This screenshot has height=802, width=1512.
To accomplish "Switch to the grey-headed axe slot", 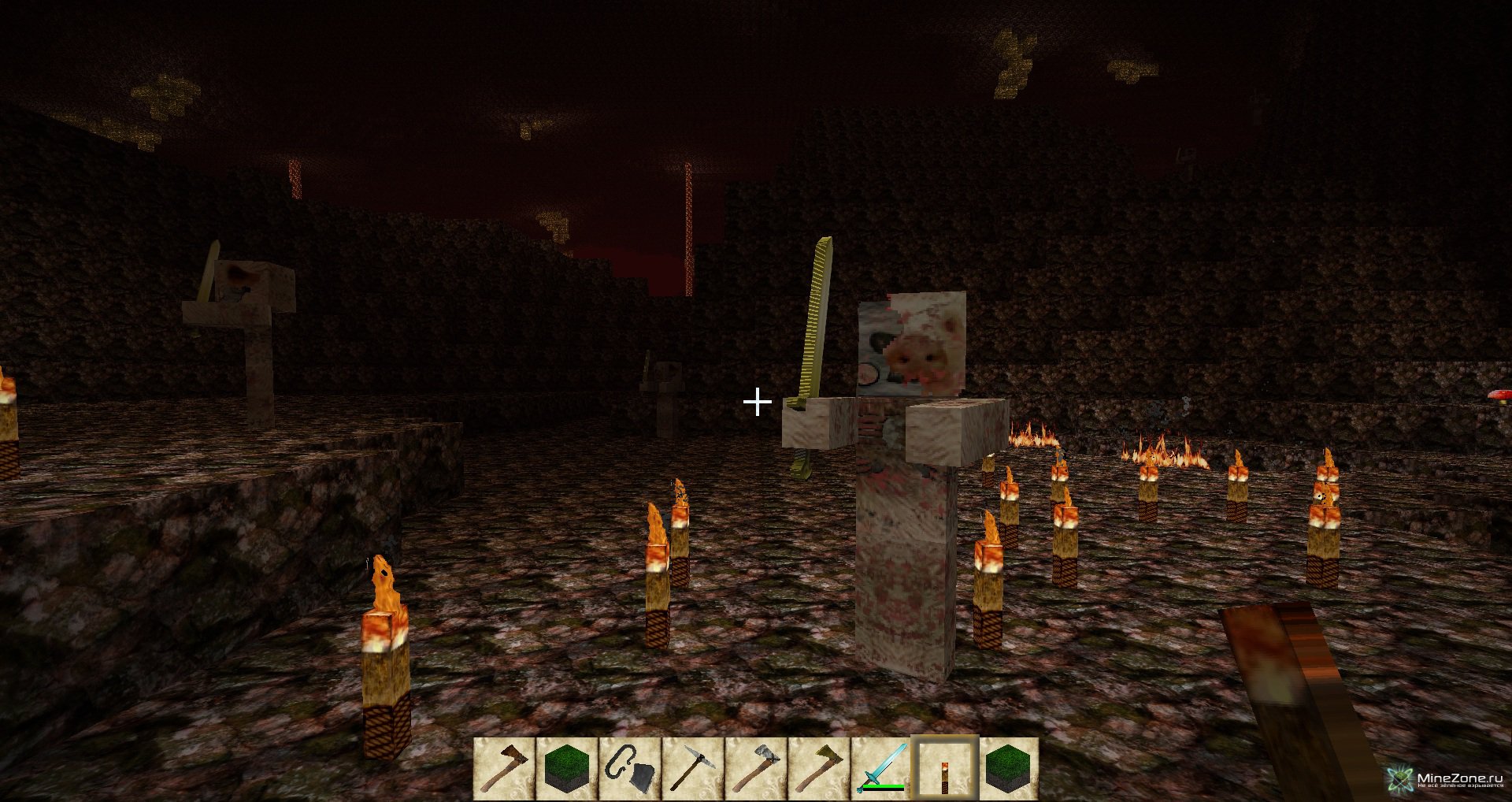I will (756, 767).
